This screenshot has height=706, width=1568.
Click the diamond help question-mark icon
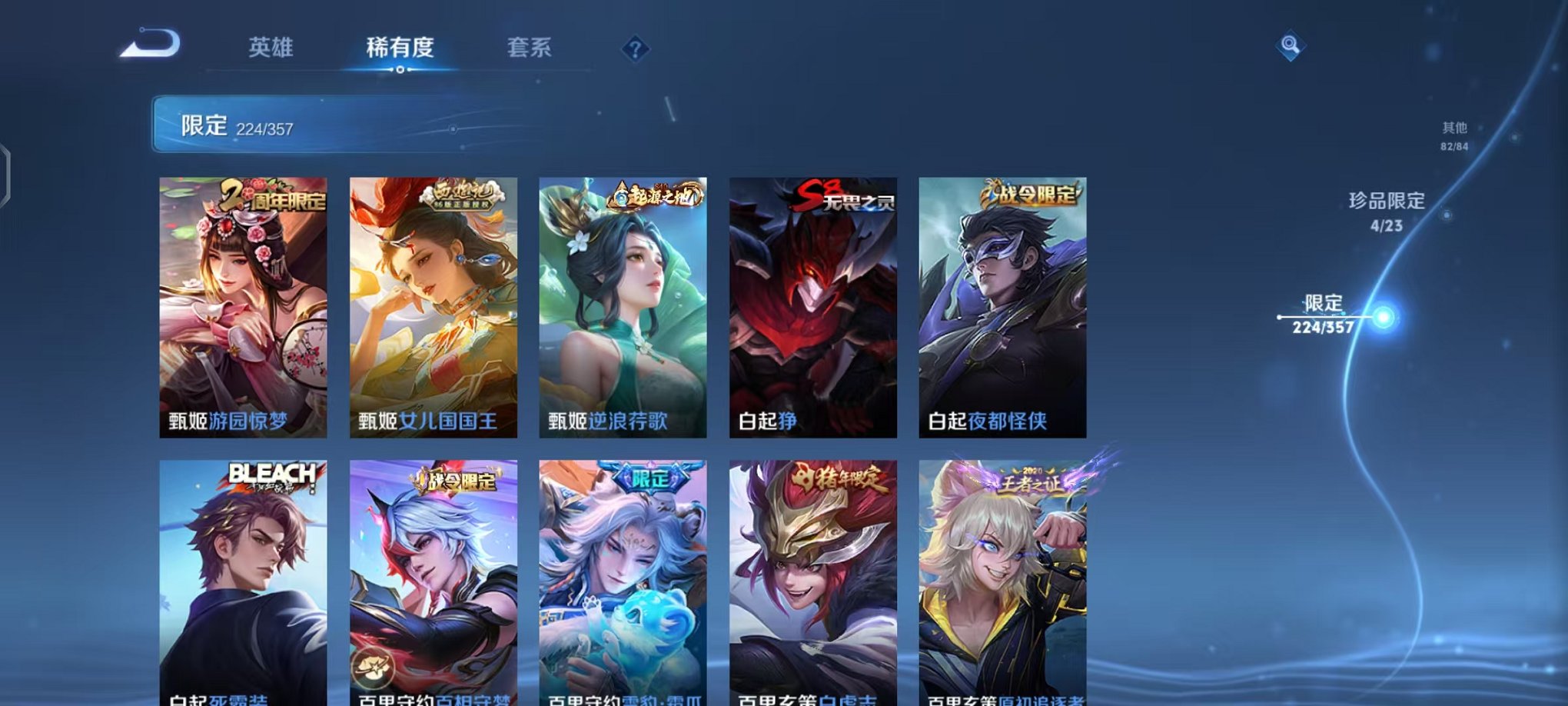635,50
